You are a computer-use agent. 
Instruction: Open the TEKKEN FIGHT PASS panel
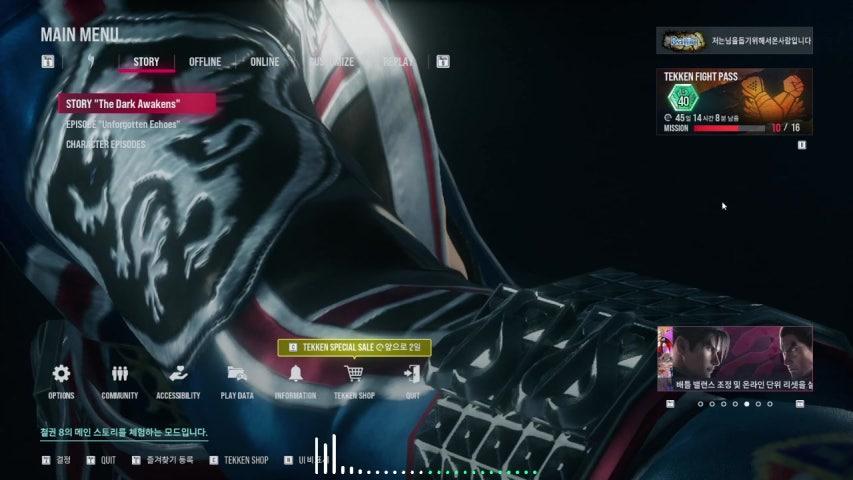pos(735,101)
